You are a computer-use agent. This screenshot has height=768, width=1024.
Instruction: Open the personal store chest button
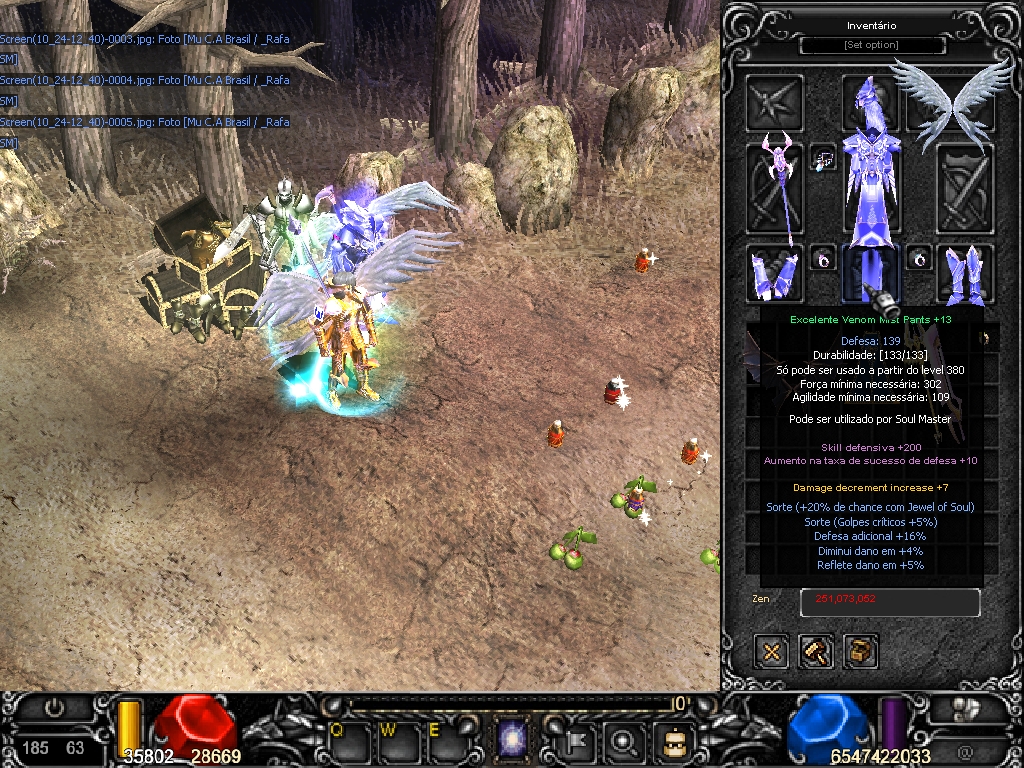click(861, 652)
